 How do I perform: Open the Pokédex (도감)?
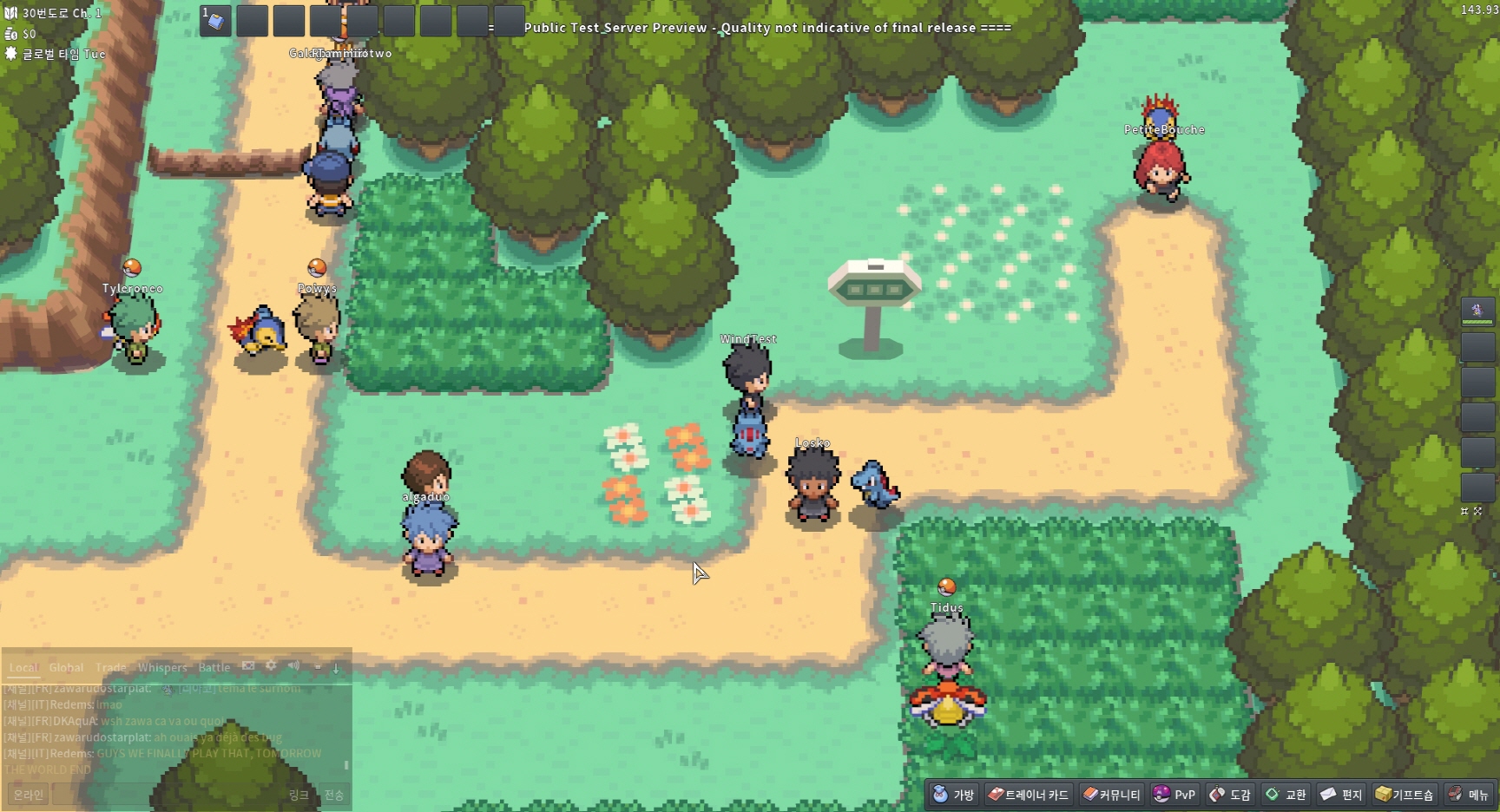[x=1230, y=794]
